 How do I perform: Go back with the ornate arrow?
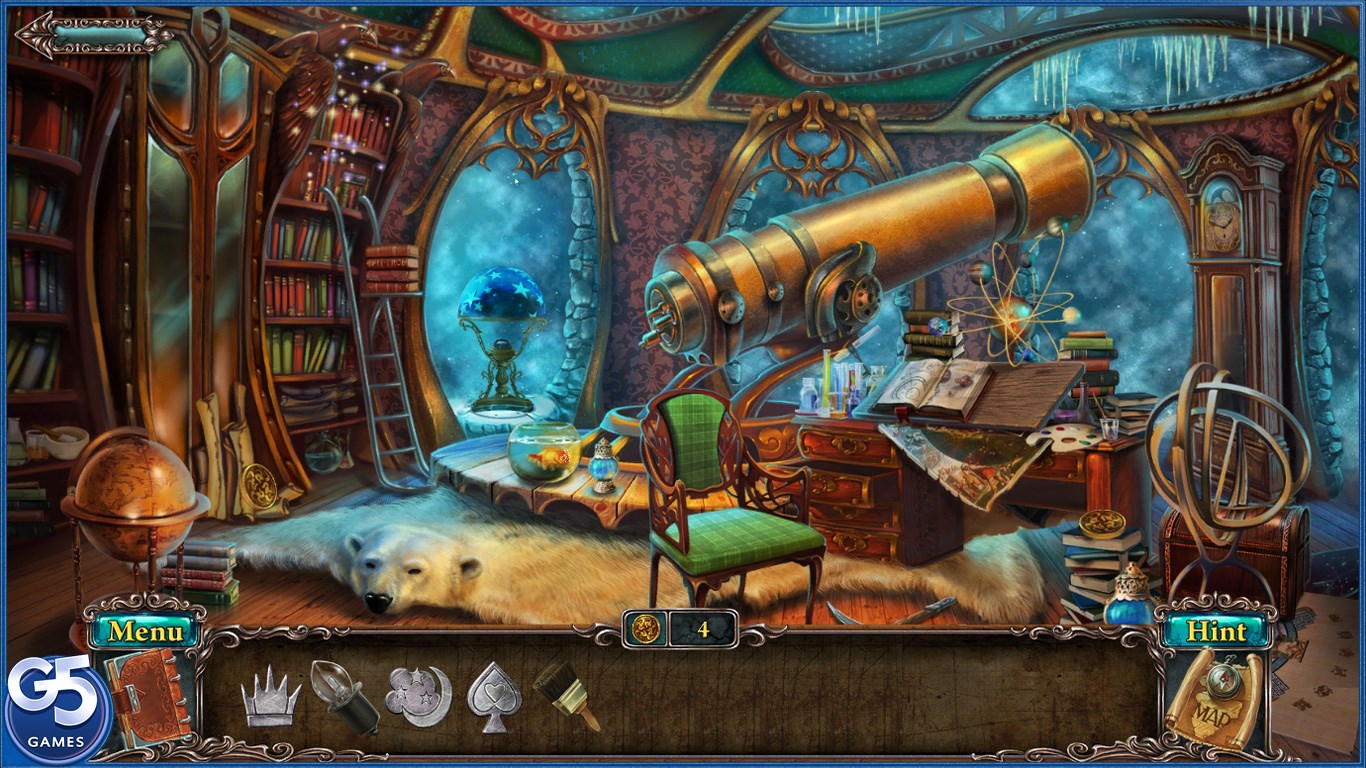[92, 35]
